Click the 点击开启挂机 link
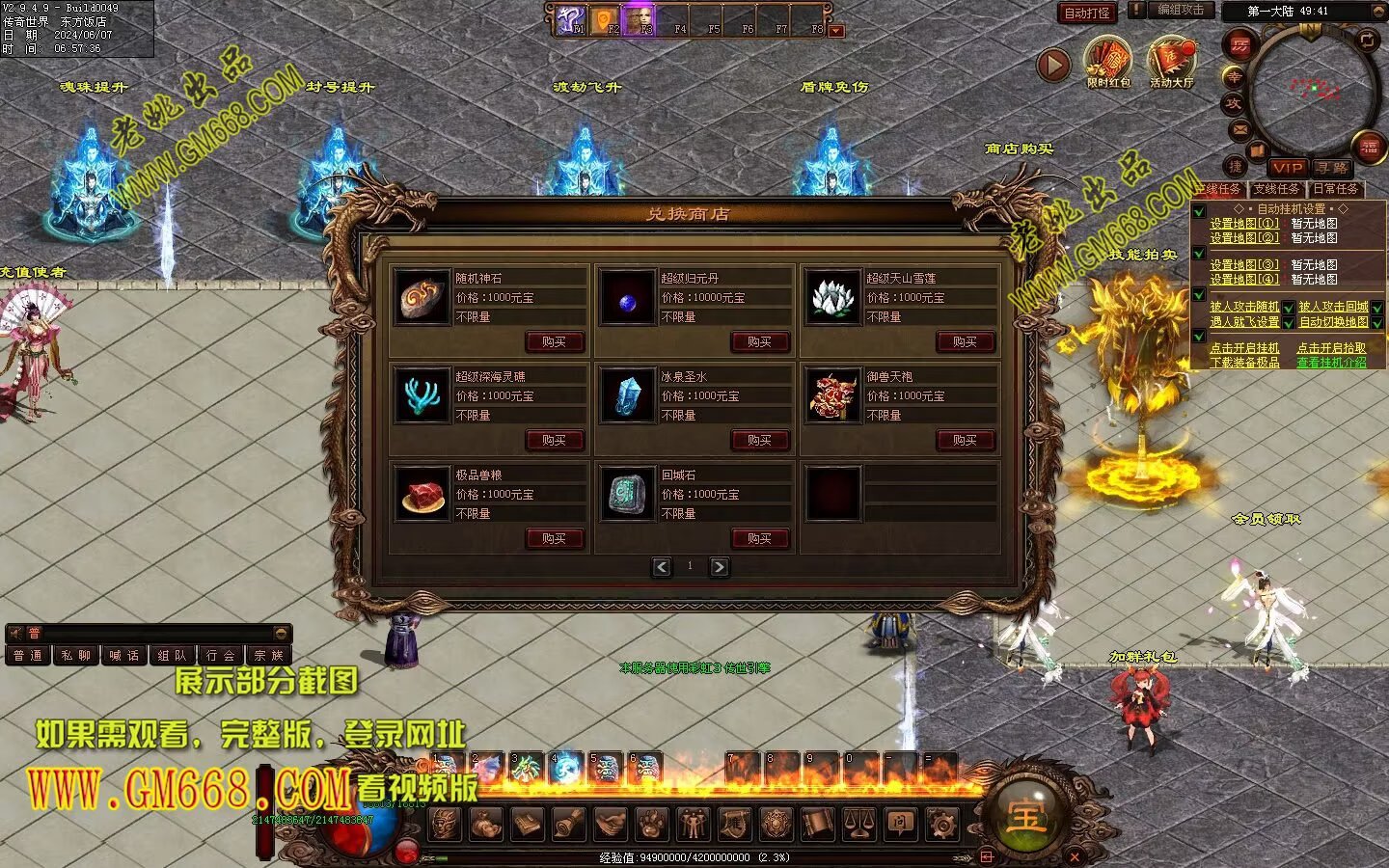The height and width of the screenshot is (868, 1389). click(x=1244, y=348)
